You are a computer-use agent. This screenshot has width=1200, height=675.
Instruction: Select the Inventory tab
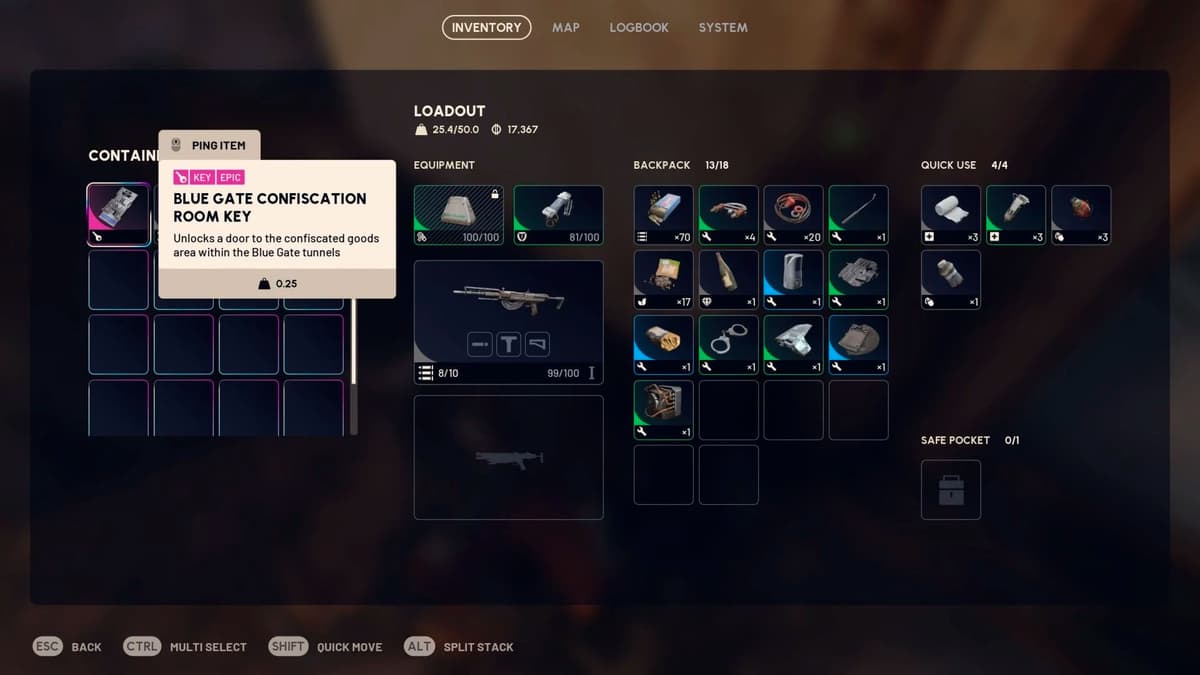[x=486, y=27]
